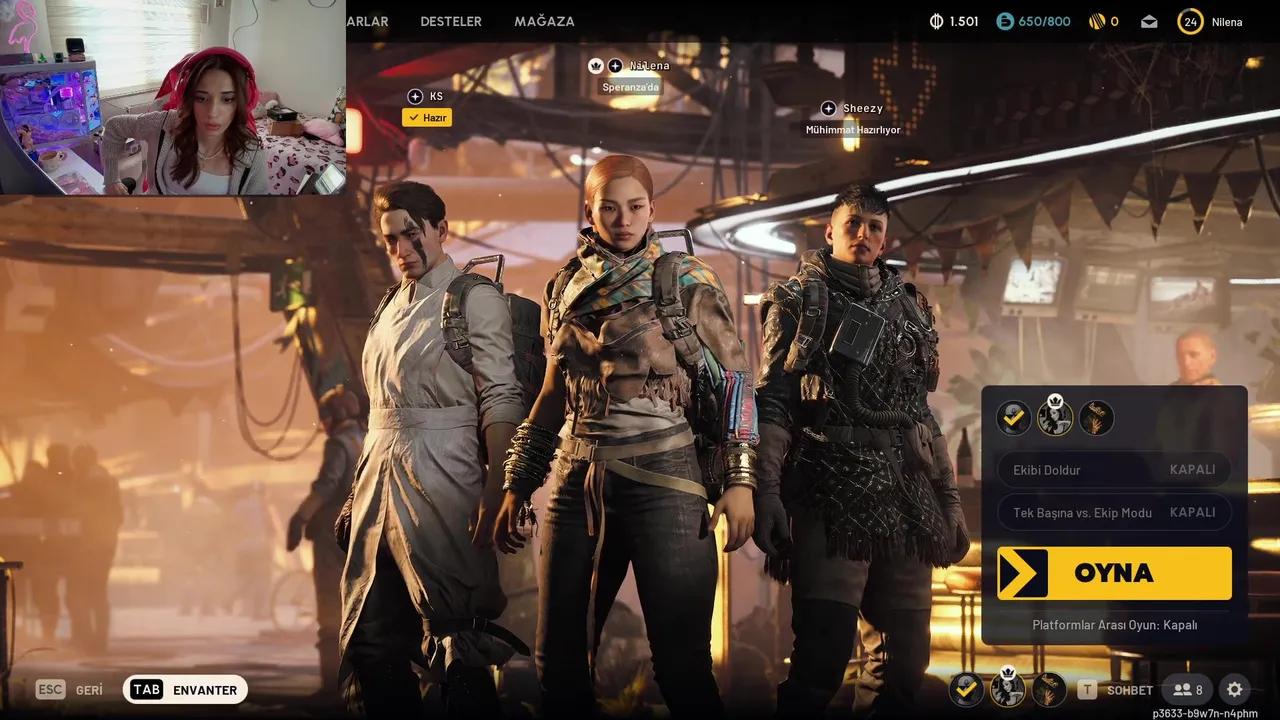This screenshot has width=1280, height=720.
Task: Click the 1.501 currency icon at top
Action: click(x=933, y=20)
